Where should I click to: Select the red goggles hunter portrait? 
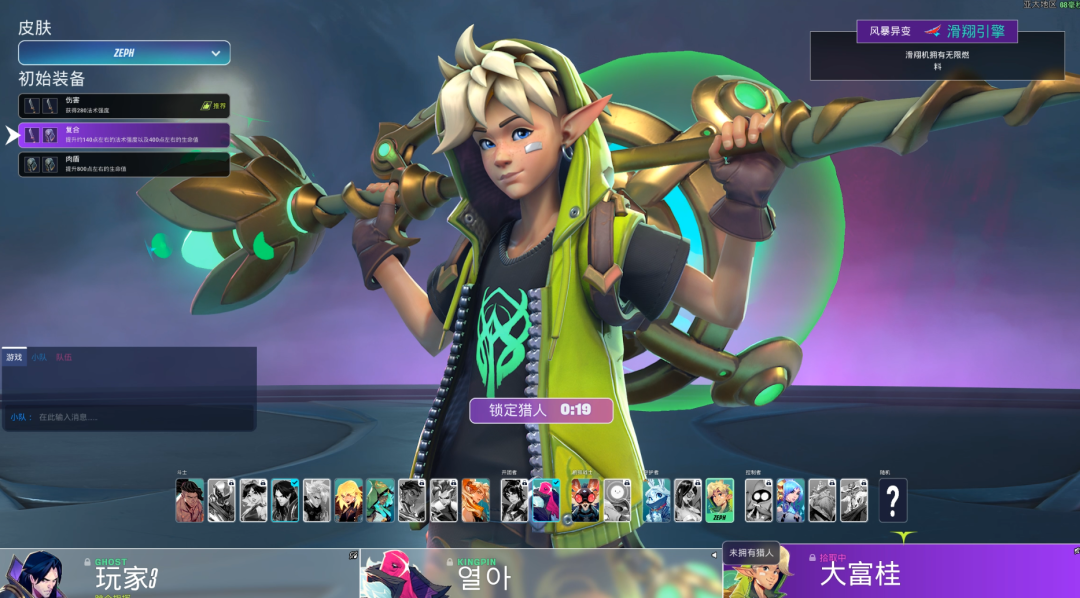[x=585, y=500]
